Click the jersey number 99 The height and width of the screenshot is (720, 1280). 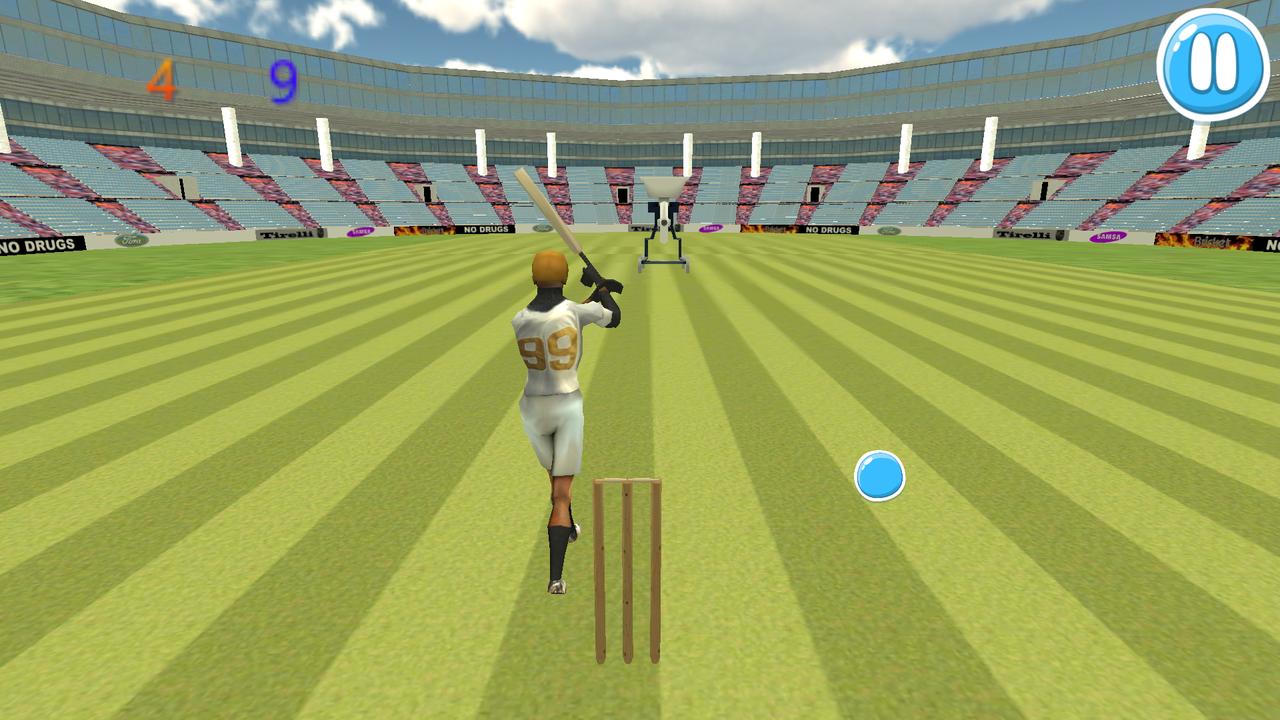tap(549, 349)
